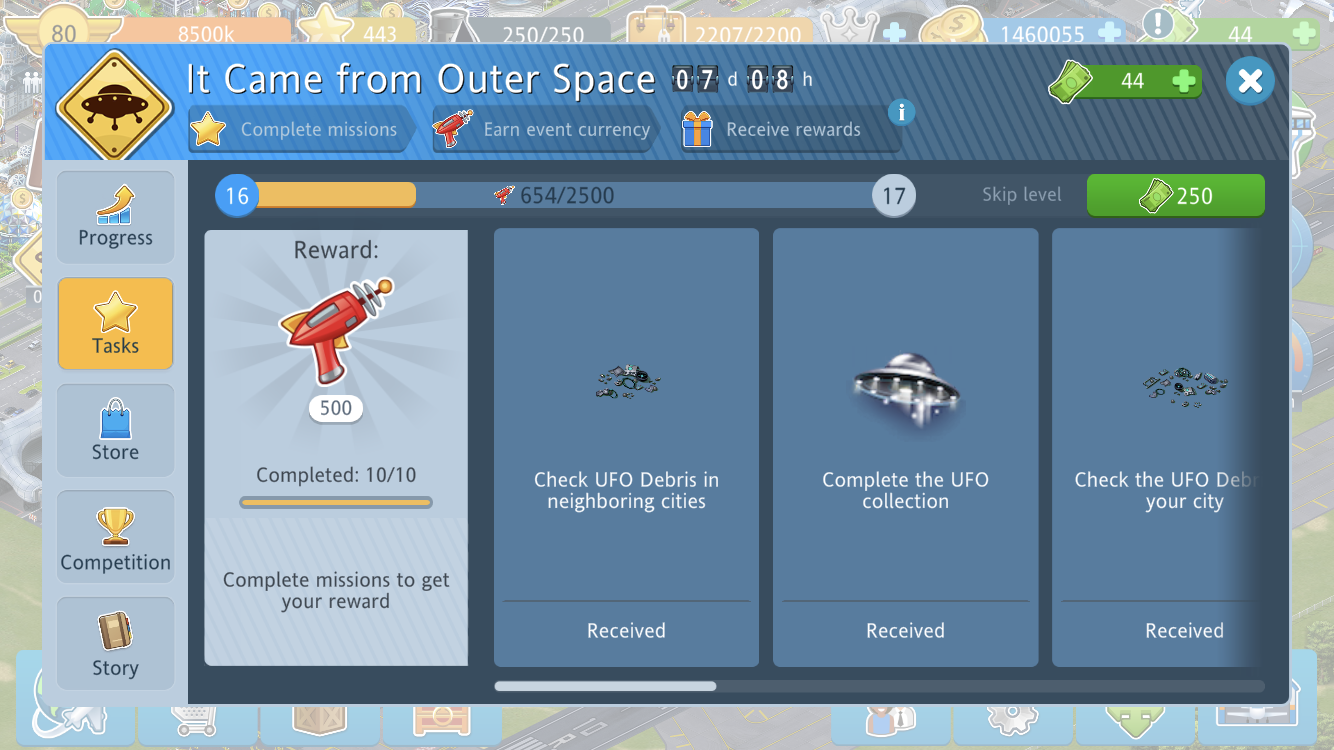The height and width of the screenshot is (750, 1334).
Task: Click the horizontal task list scrollbar
Action: [x=605, y=686]
